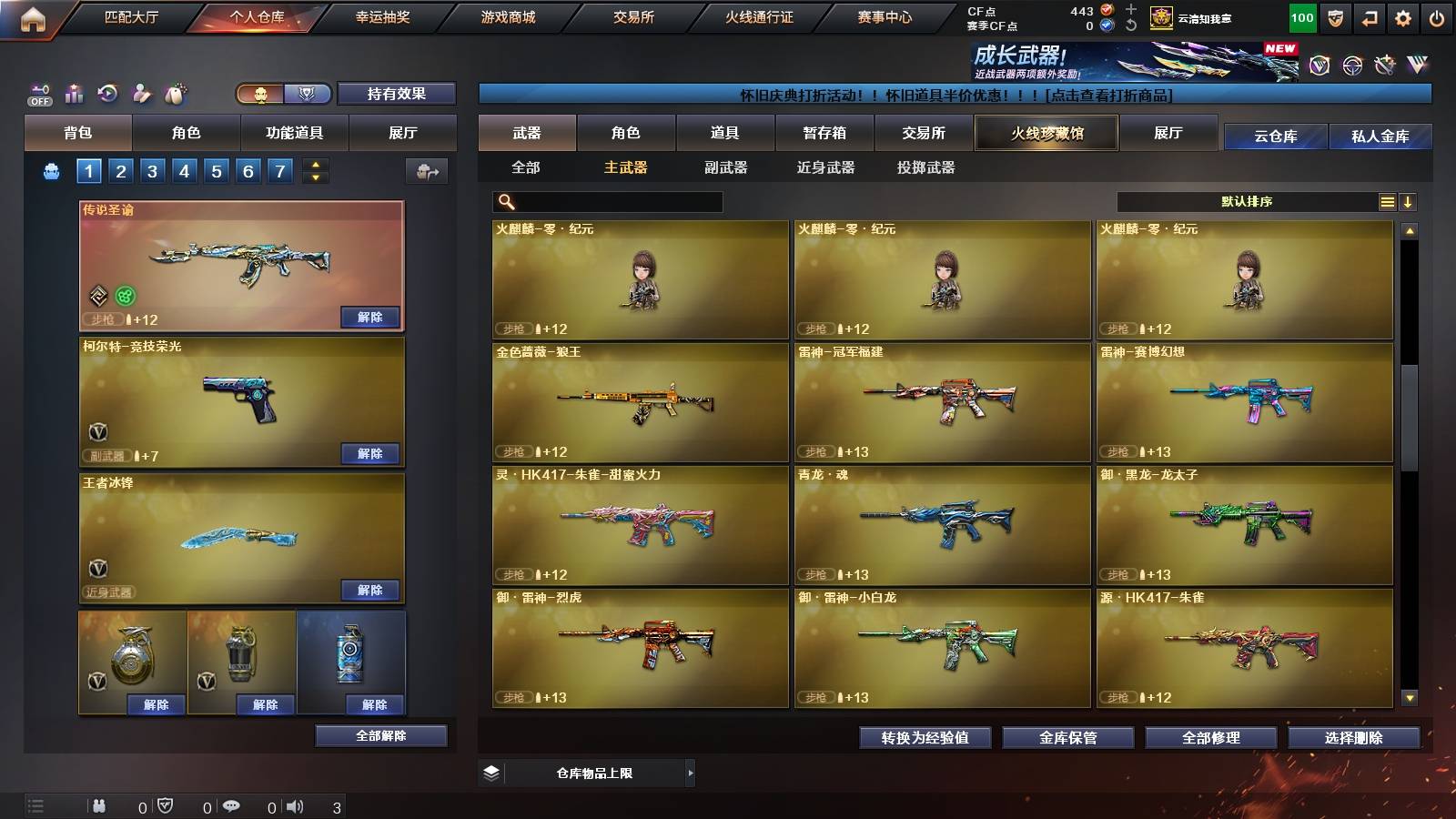Screen dimensions: 1456x819
Task: Click the power exit icon top-right
Action: [x=1436, y=15]
